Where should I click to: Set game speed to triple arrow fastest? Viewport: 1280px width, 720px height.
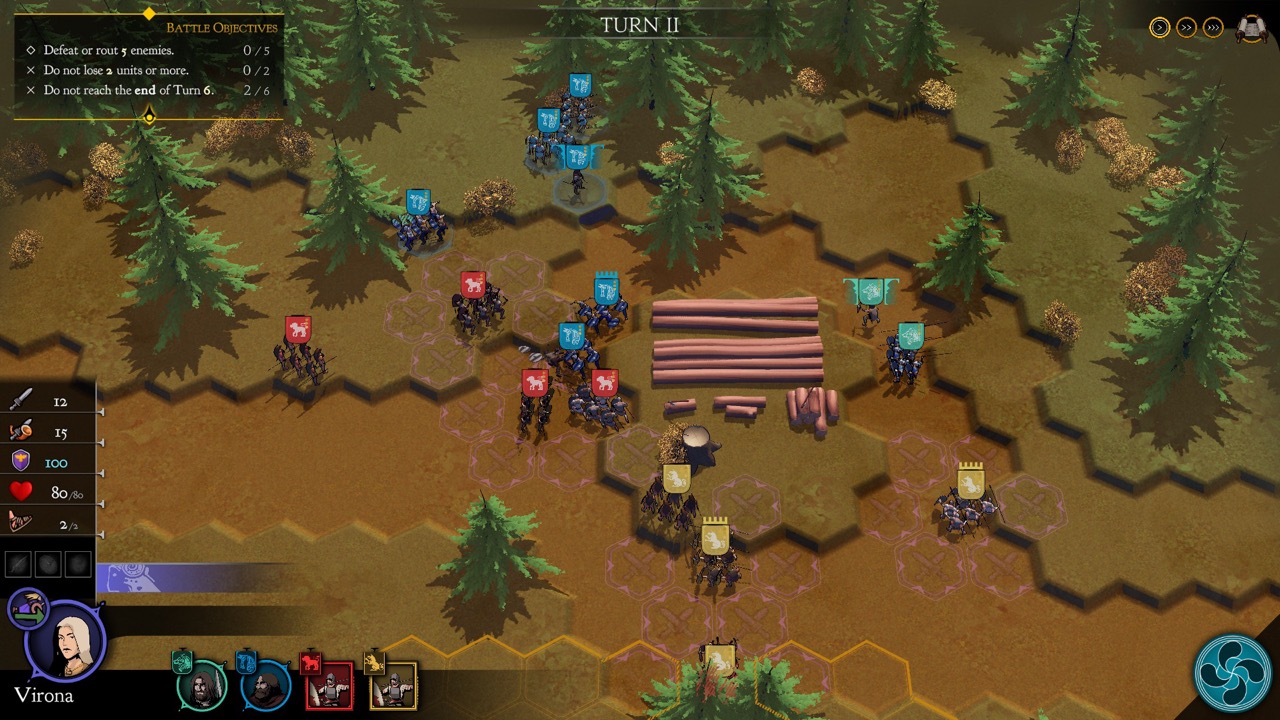point(1213,28)
